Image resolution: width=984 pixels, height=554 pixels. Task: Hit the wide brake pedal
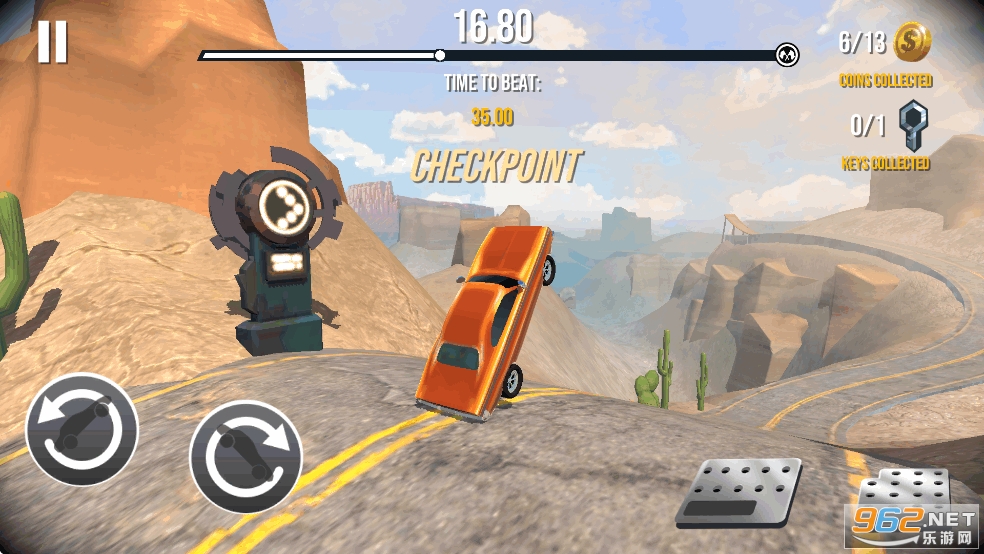(x=739, y=491)
